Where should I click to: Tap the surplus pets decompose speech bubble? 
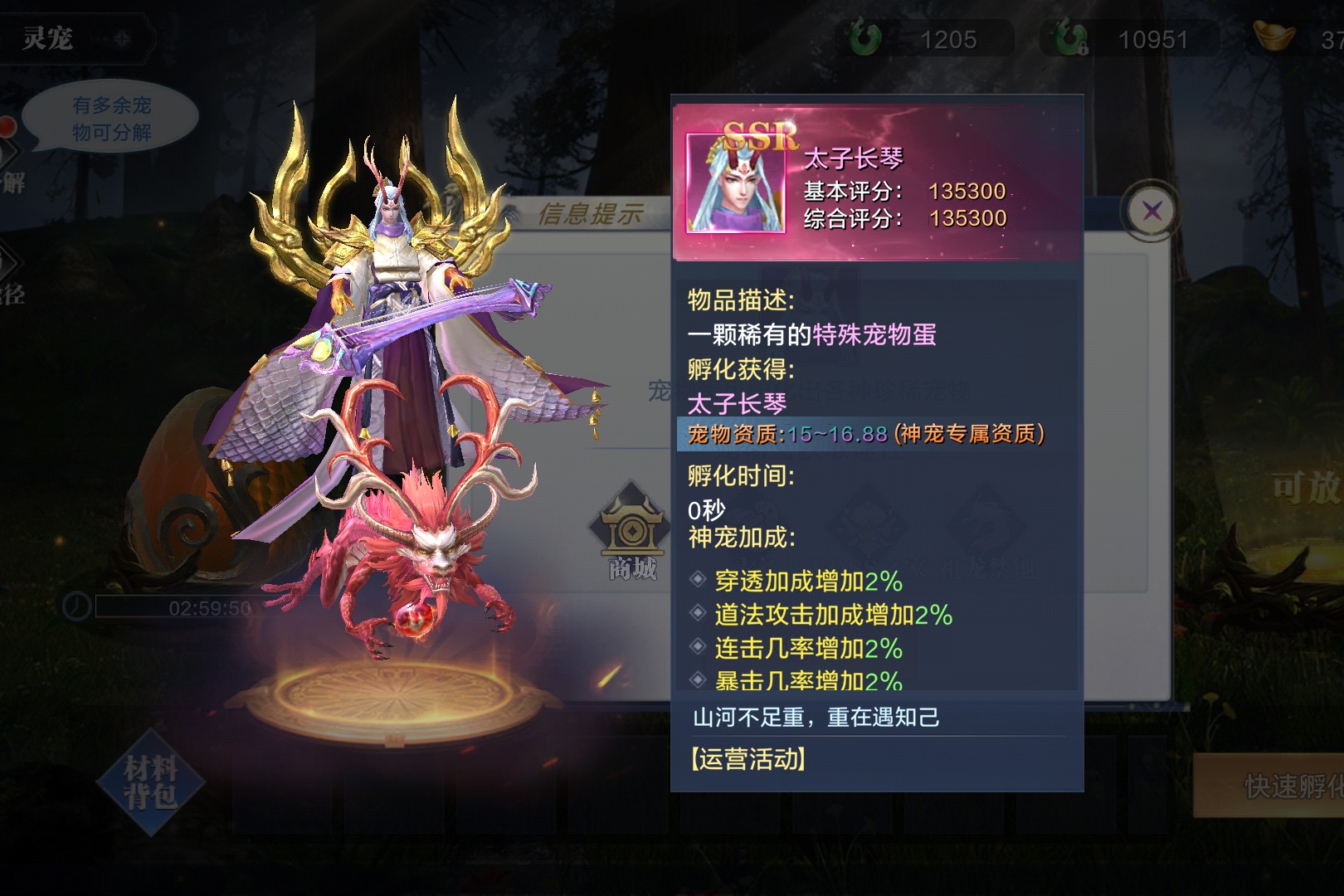point(111,118)
